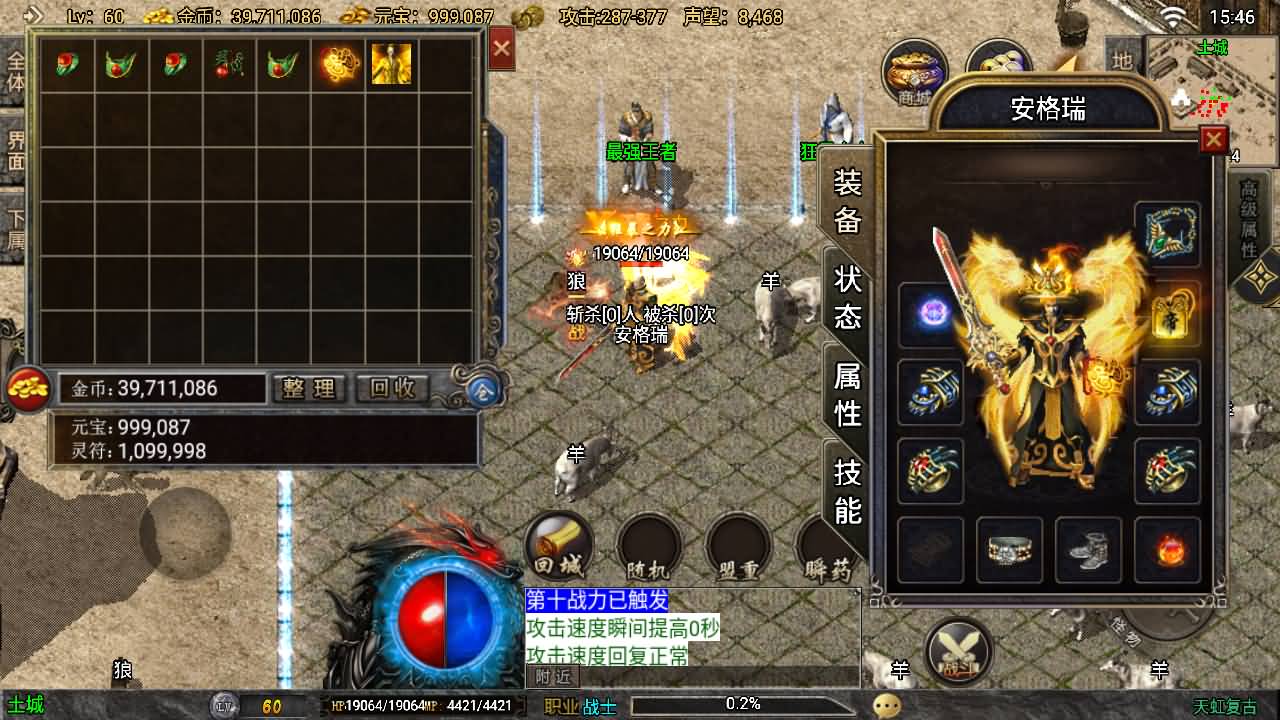Open the 属性 attributes tab

coord(847,394)
